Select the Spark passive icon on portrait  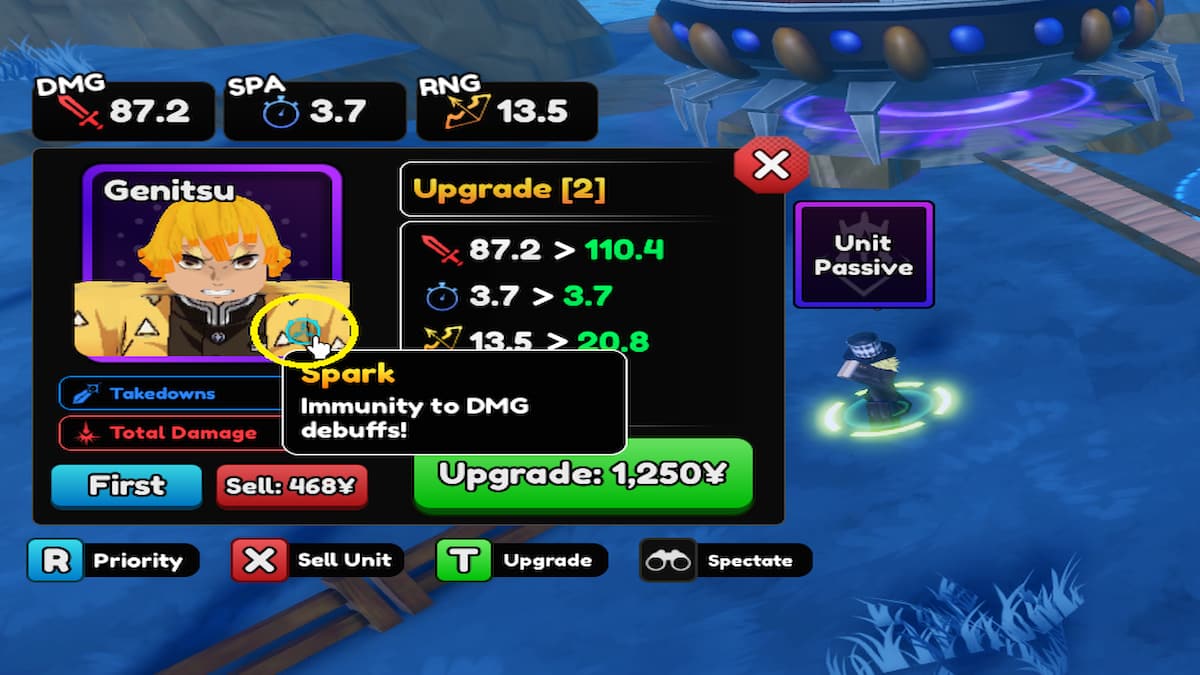pyautogui.click(x=301, y=331)
